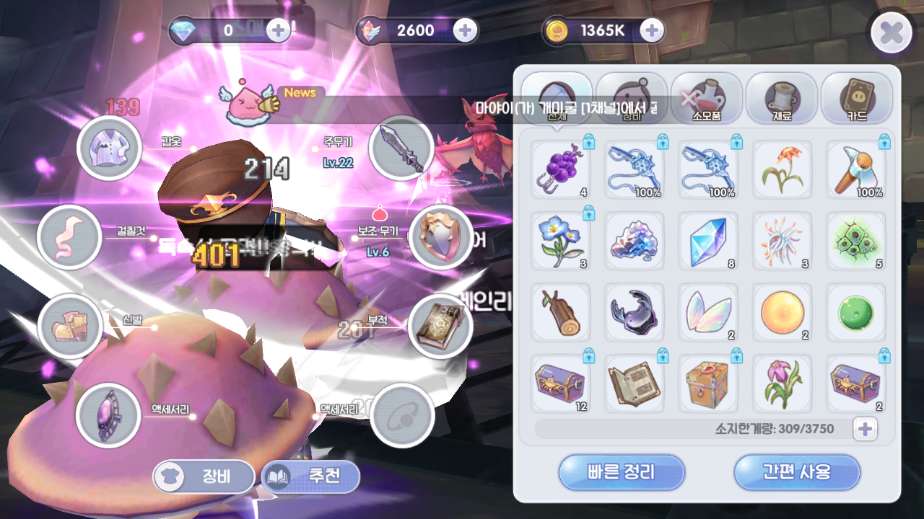Switch to the 소모품 consumables tab

pyautogui.click(x=706, y=98)
